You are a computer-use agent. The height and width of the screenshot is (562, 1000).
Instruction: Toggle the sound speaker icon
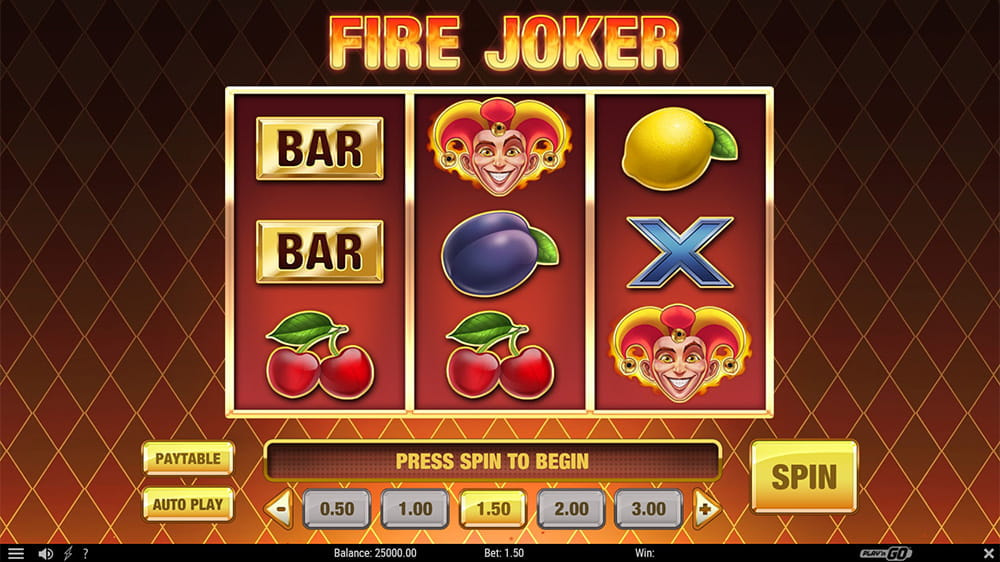(x=45, y=553)
